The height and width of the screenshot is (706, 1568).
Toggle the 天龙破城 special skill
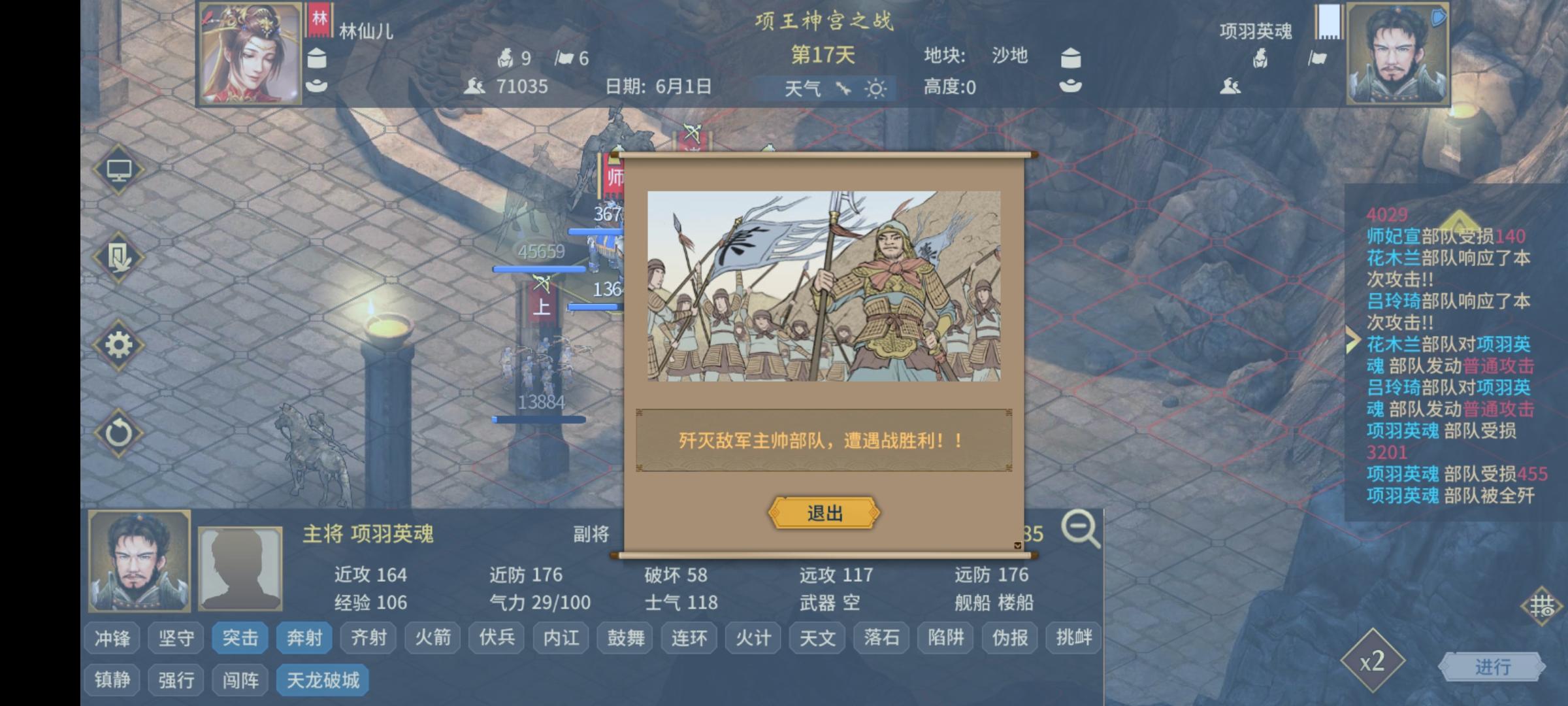321,679
